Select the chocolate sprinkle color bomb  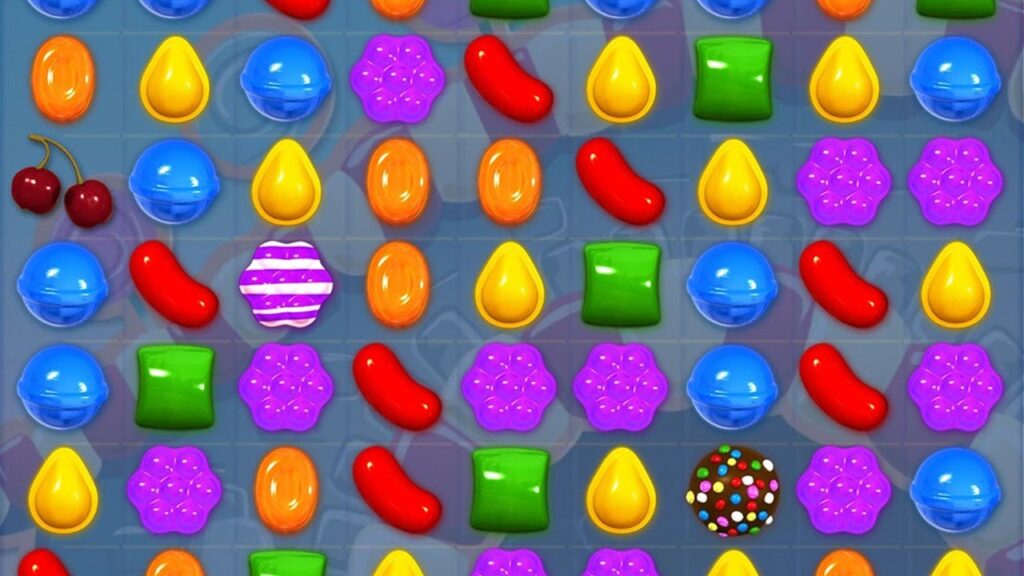click(x=733, y=490)
